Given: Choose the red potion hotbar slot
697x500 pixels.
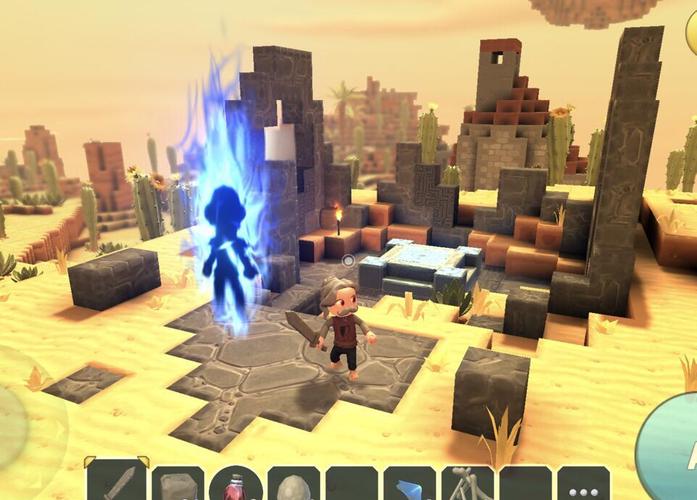Looking at the screenshot, I should [236, 484].
